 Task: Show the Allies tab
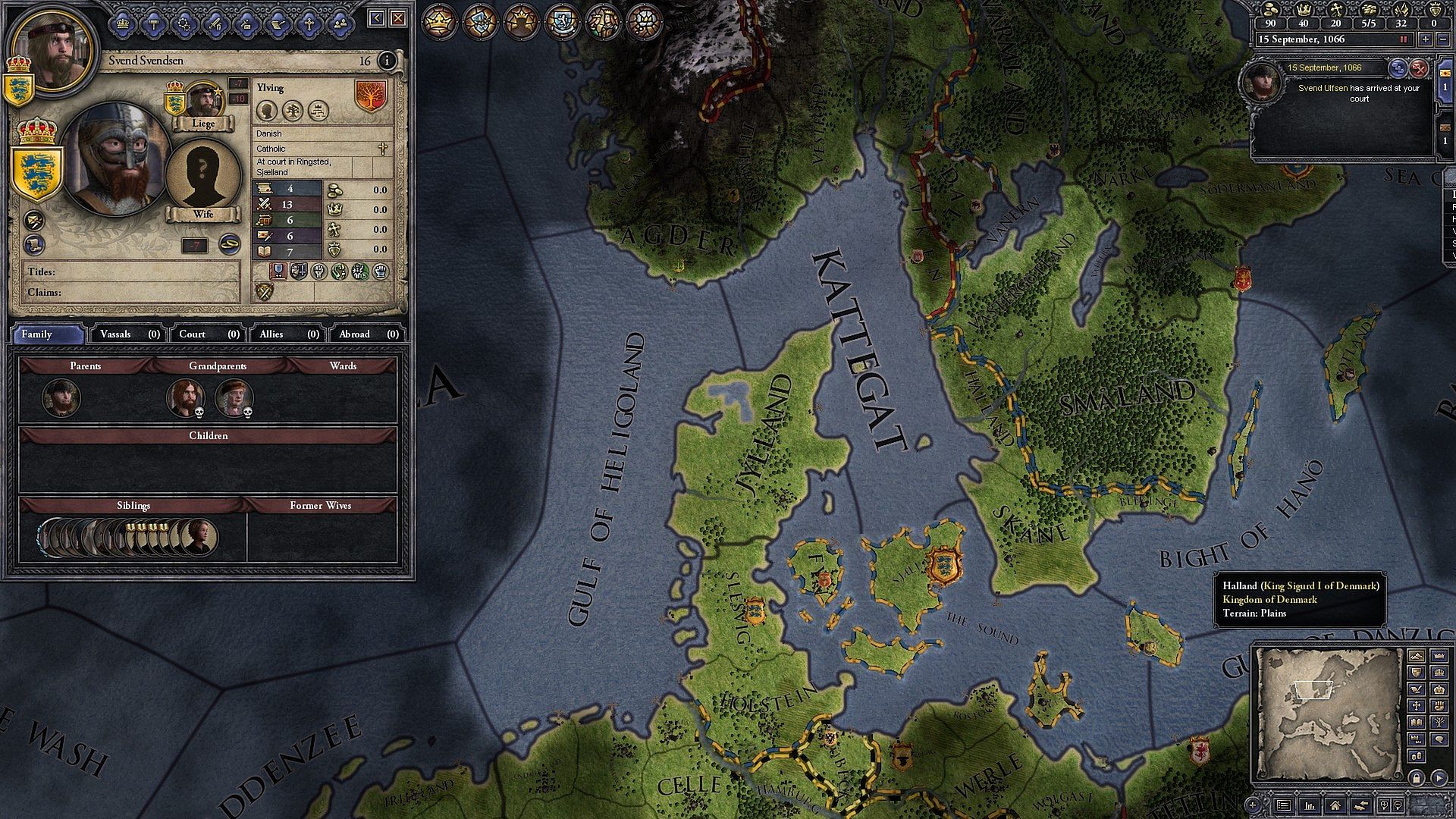tap(289, 334)
